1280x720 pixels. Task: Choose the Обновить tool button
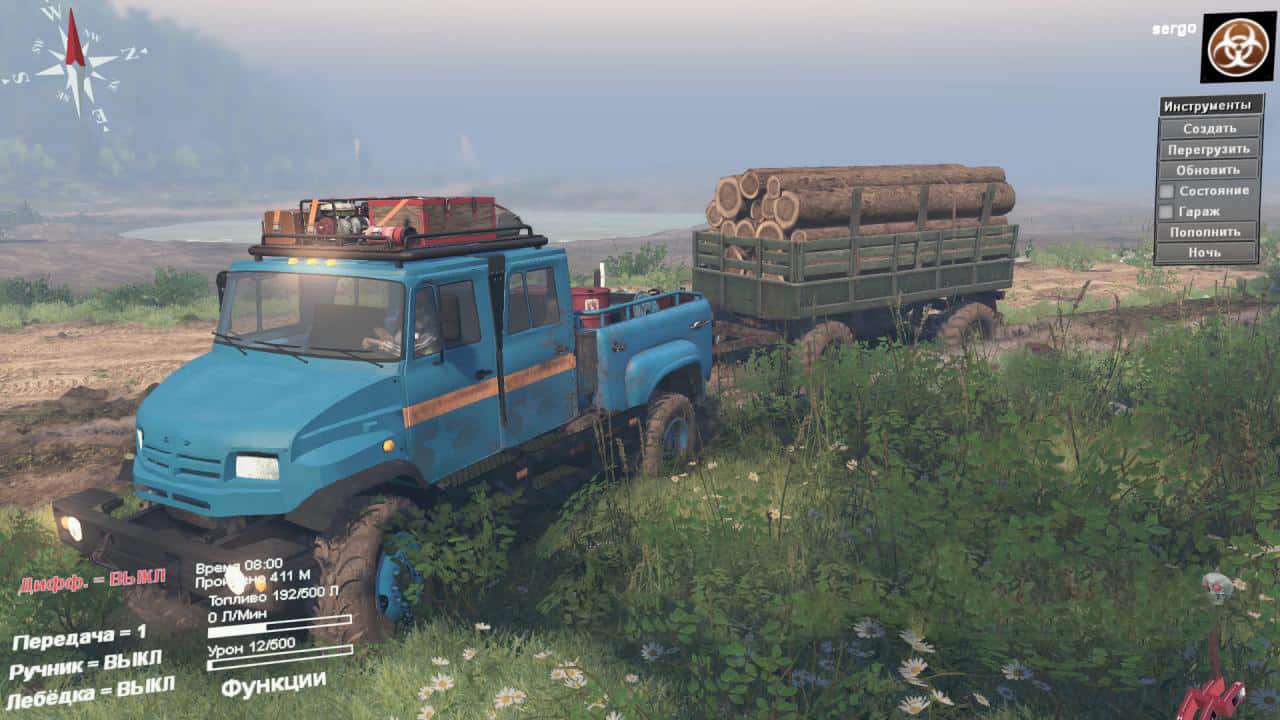1209,170
